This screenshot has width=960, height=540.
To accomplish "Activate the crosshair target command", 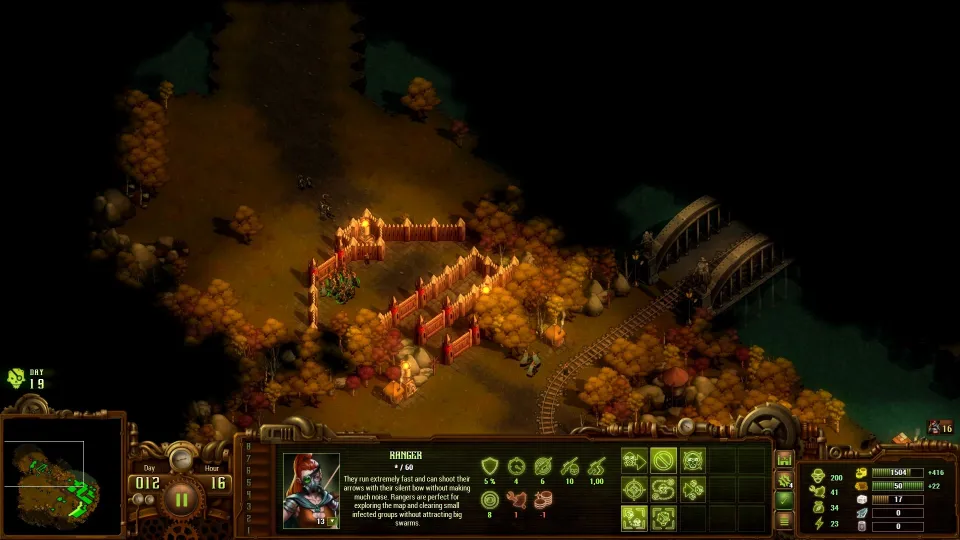I will (x=634, y=489).
